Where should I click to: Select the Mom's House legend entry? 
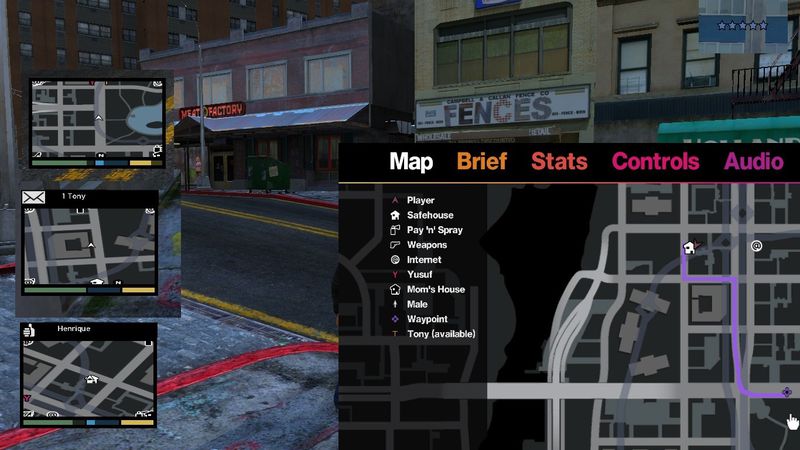tap(435, 290)
